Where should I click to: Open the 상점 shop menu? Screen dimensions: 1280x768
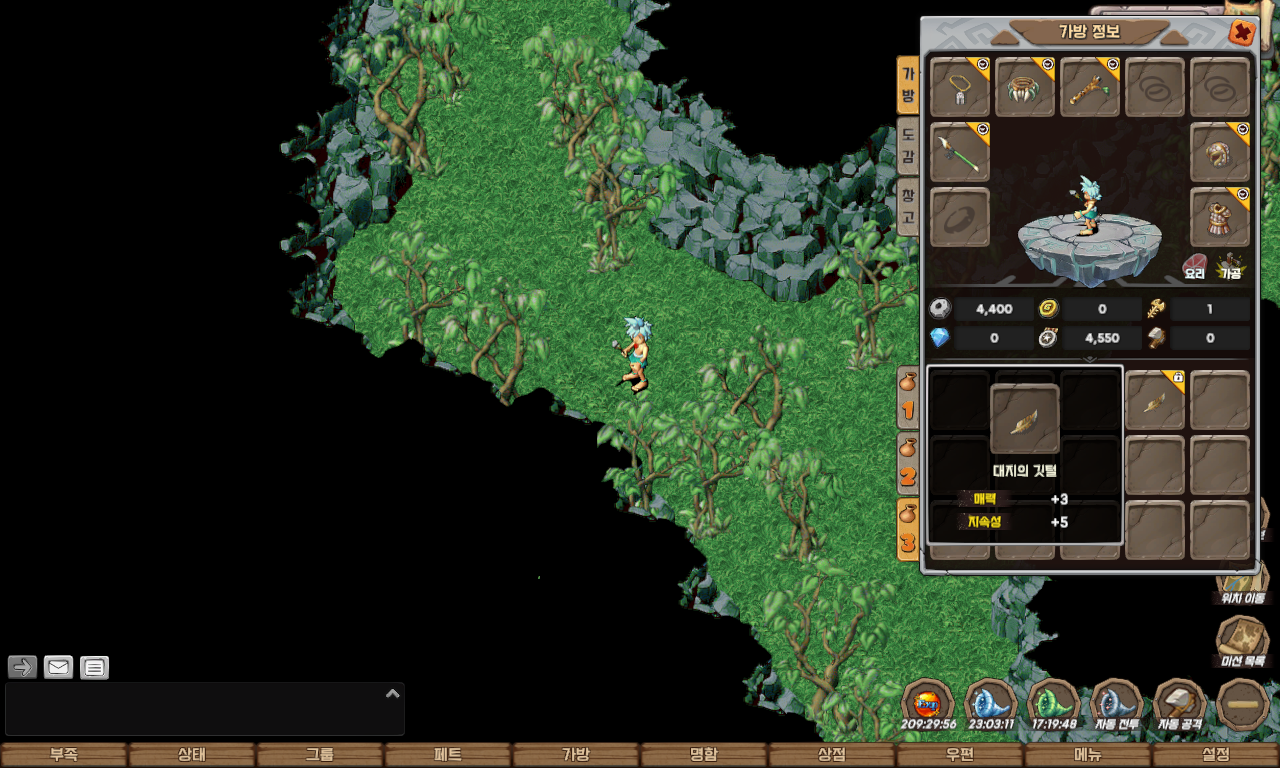pyautogui.click(x=831, y=755)
